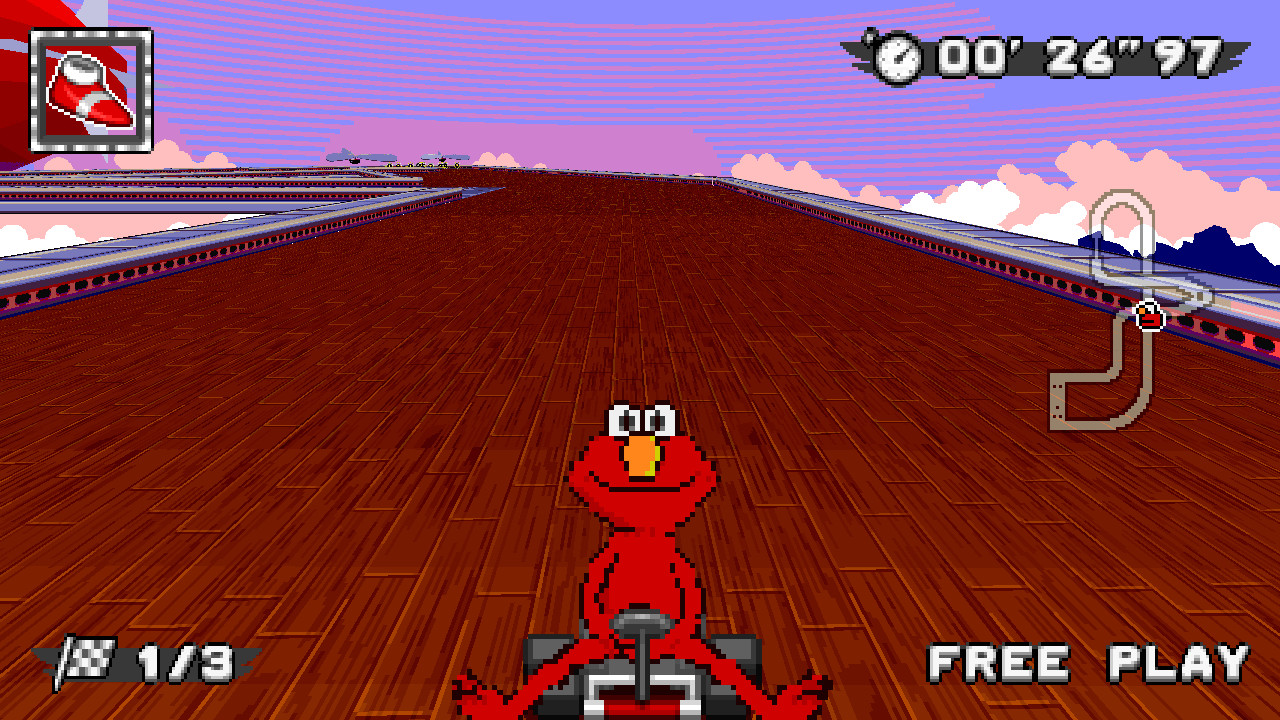Select the red position marker on the minimap
1280x720 pixels.
click(x=1150, y=318)
